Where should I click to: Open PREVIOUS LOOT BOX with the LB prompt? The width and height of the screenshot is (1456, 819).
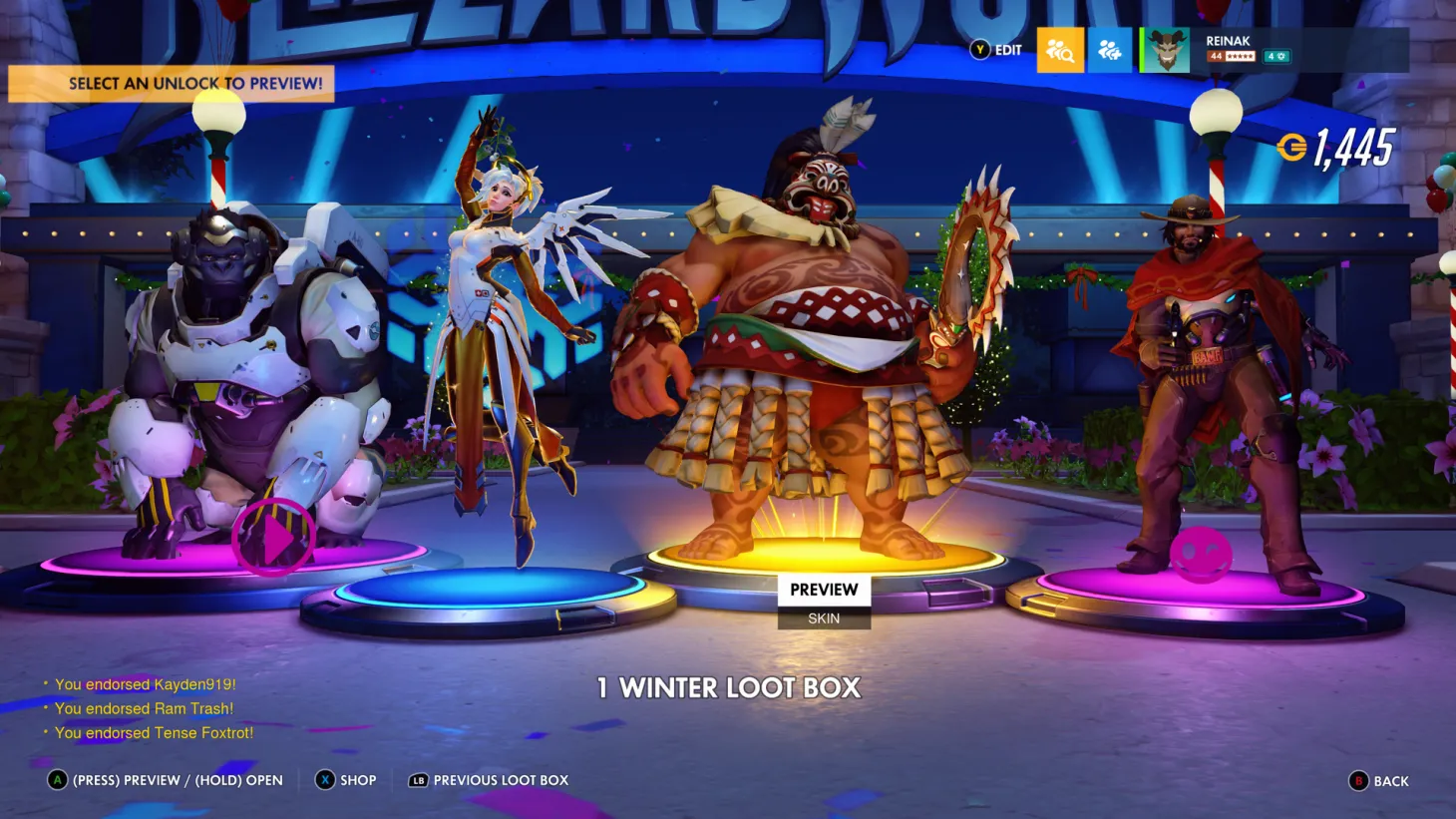click(488, 780)
